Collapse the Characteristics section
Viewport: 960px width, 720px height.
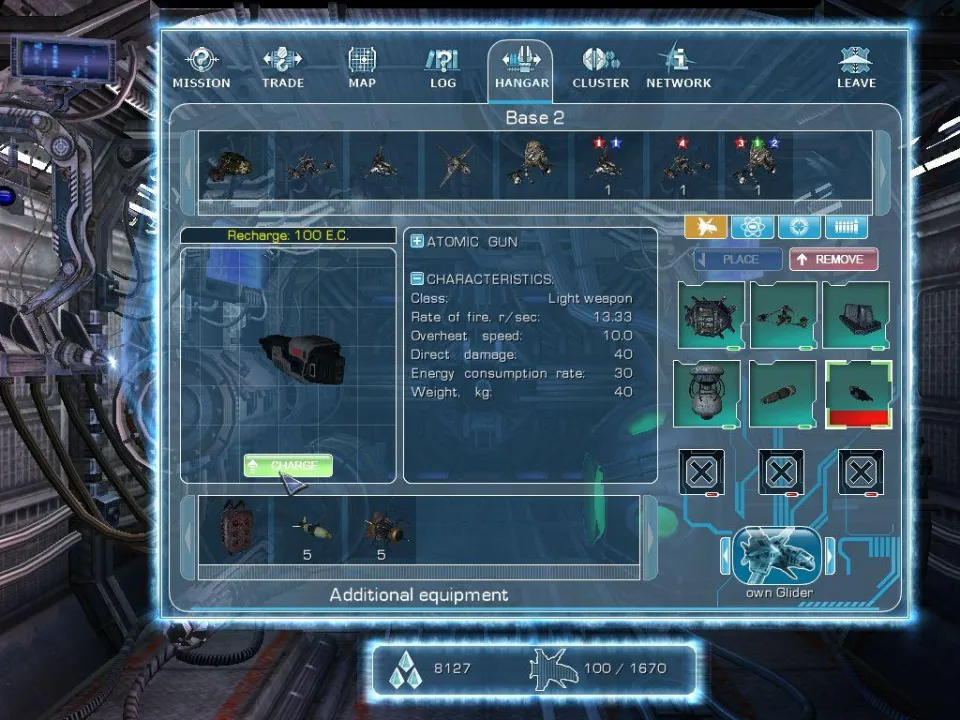[418, 279]
